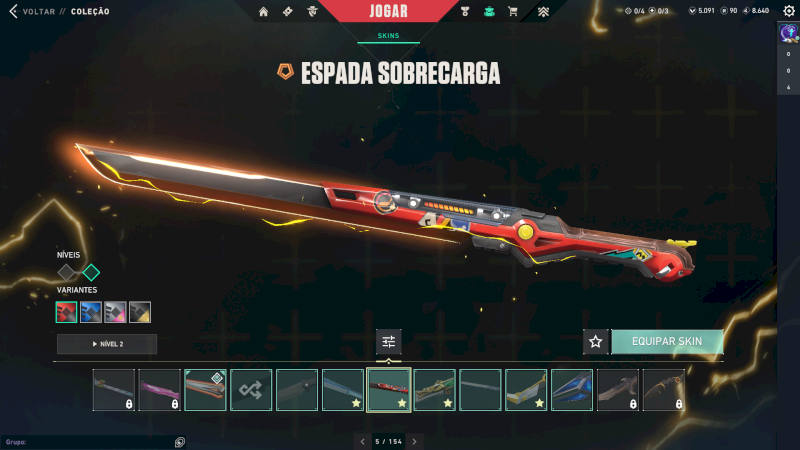Choose the black and gold variant swatch
The width and height of the screenshot is (800, 450).
point(140,312)
